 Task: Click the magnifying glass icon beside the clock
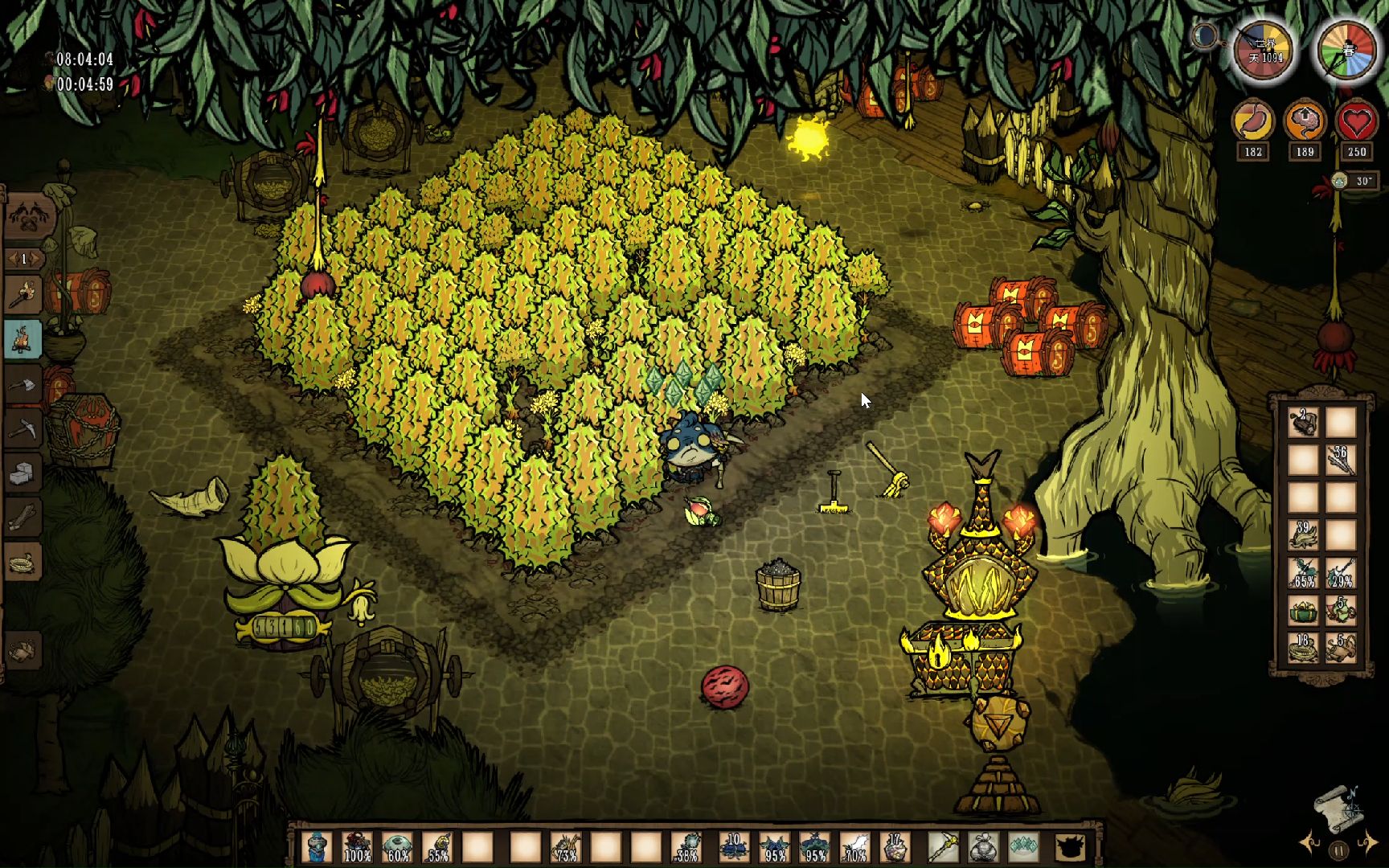tap(1204, 36)
